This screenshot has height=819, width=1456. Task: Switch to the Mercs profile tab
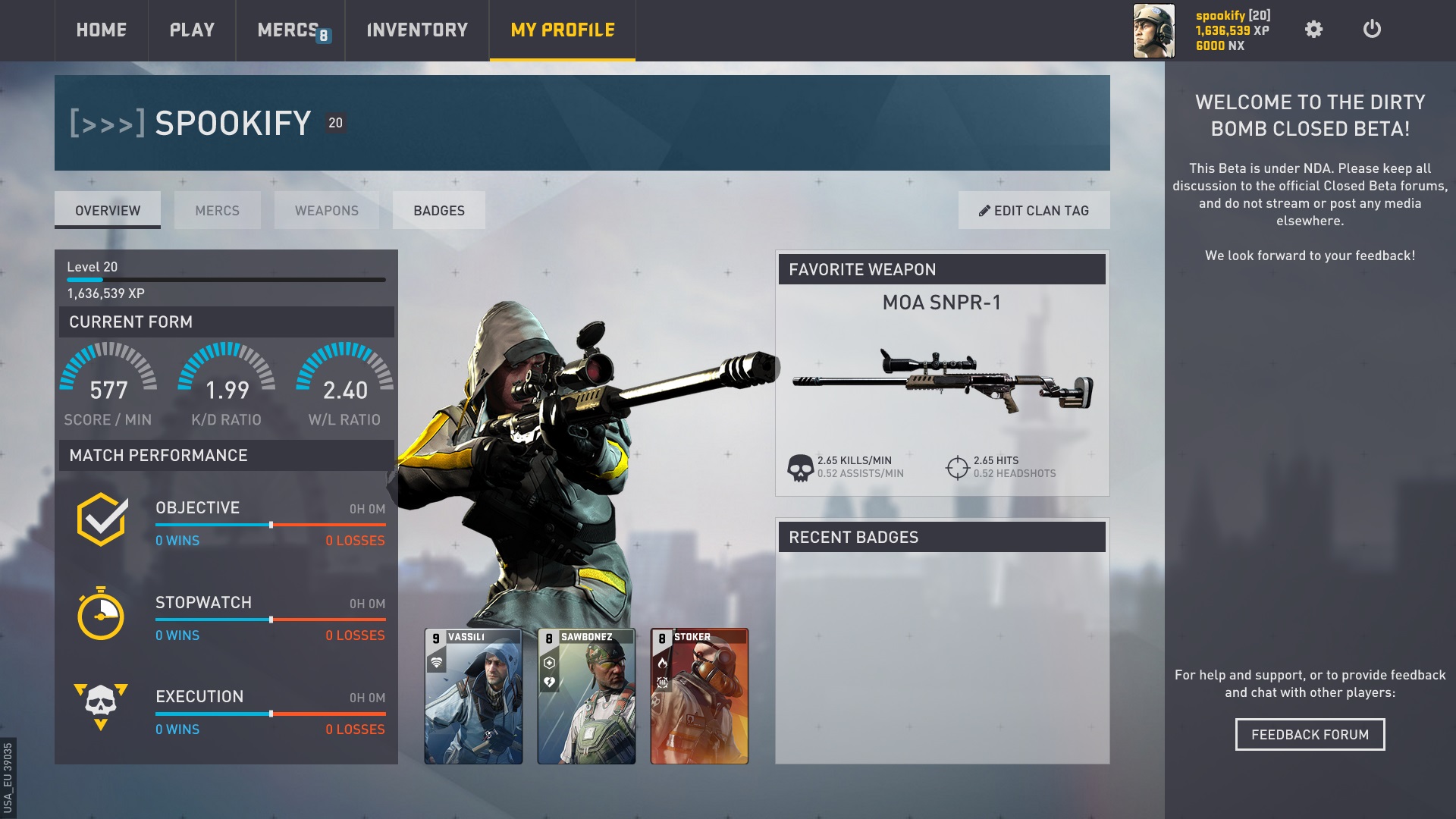[x=217, y=210]
